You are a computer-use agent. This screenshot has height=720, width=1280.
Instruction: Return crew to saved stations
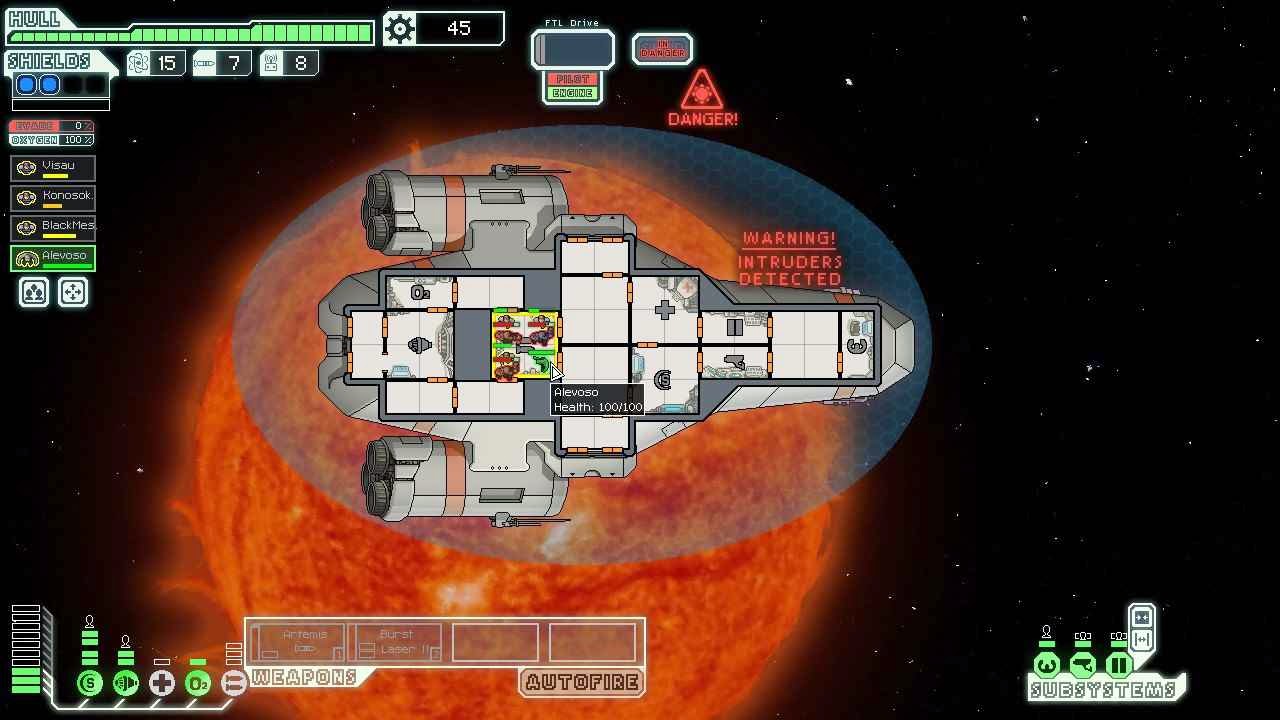73,292
